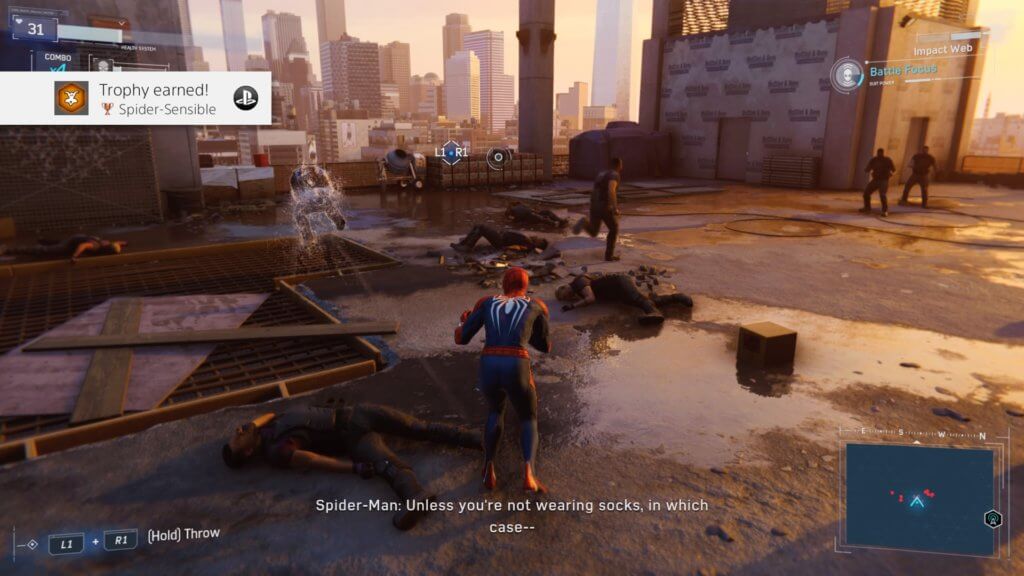Click the Spider-Sensible trophy icon
The image size is (1024, 576).
tap(71, 98)
